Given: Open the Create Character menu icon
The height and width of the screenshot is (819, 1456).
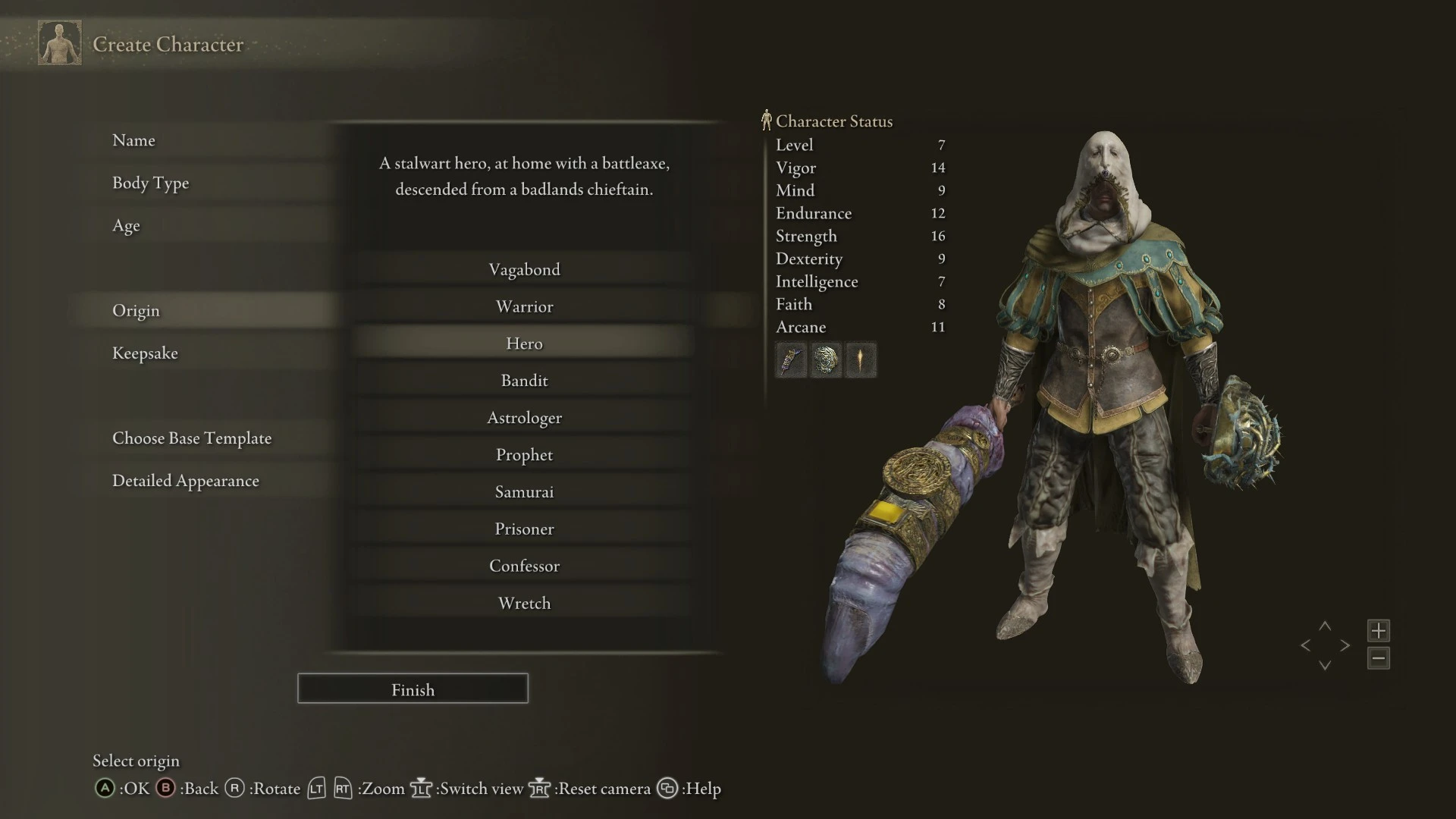Looking at the screenshot, I should coord(59,43).
